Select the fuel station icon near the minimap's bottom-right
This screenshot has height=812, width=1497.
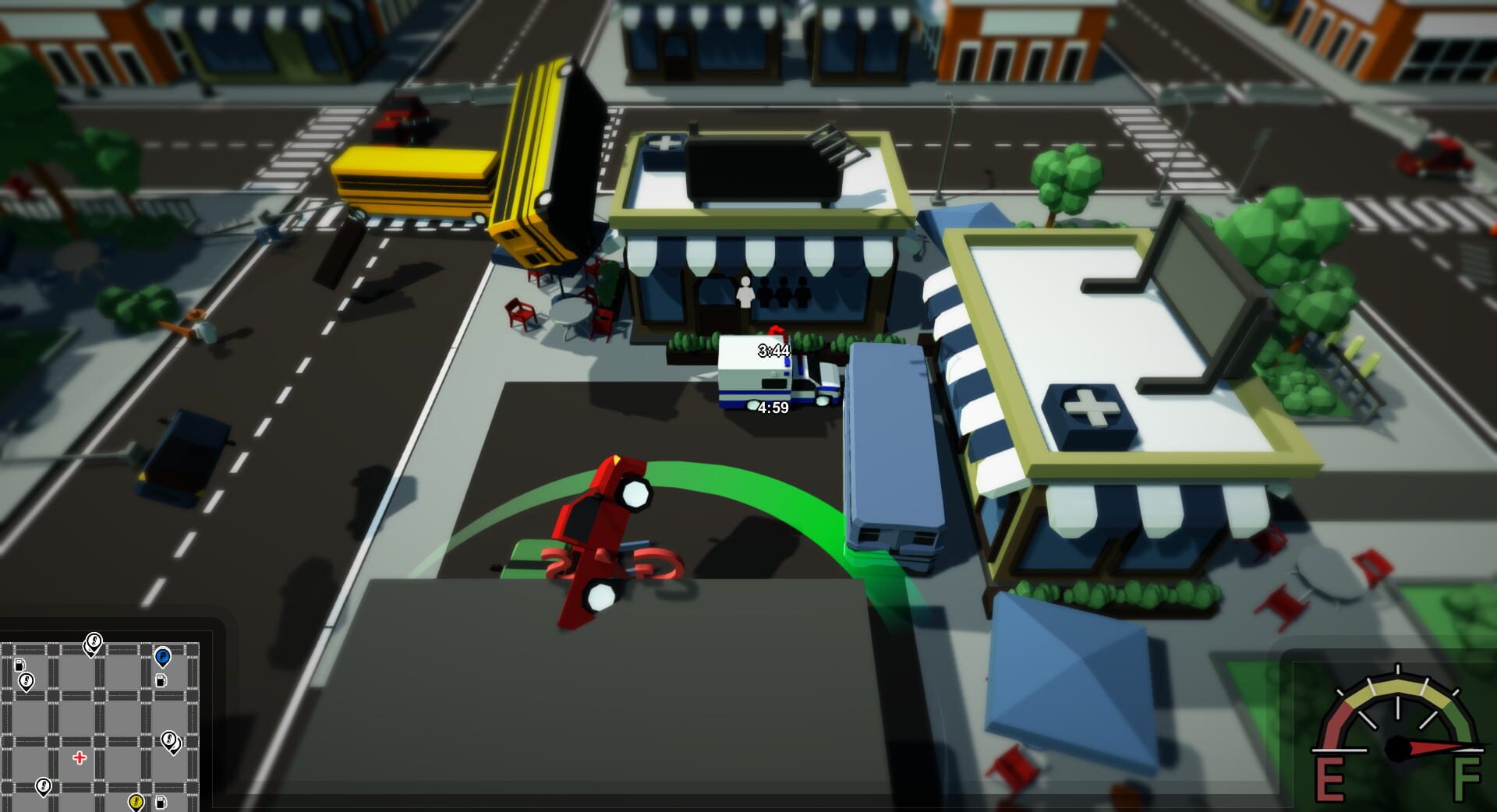(161, 803)
